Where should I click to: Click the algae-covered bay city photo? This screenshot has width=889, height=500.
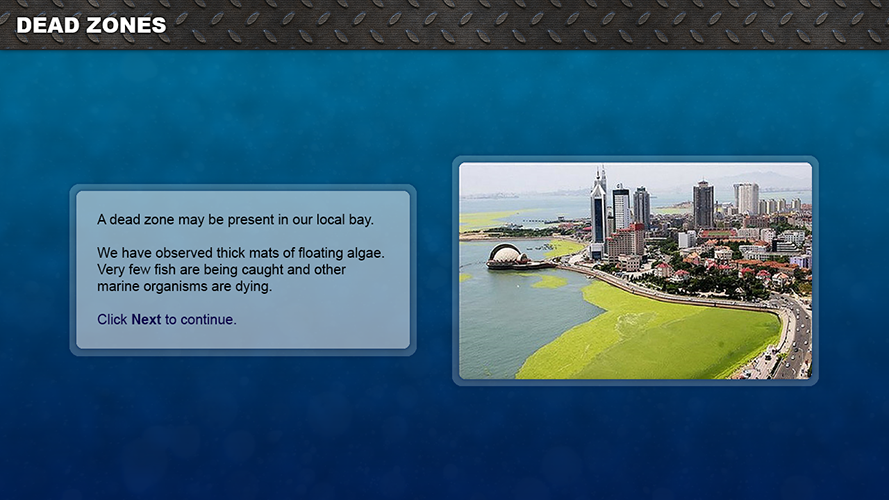(635, 270)
